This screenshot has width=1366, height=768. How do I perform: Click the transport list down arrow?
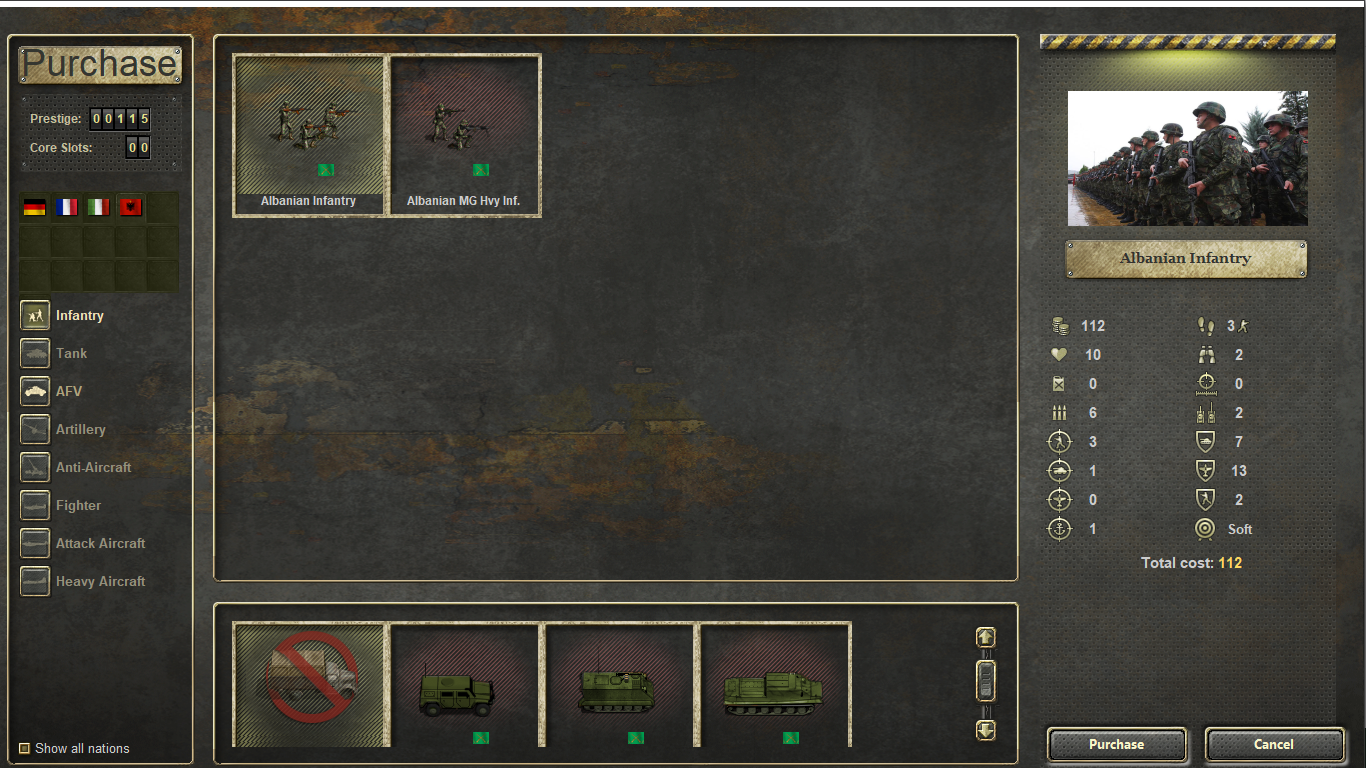pos(986,730)
